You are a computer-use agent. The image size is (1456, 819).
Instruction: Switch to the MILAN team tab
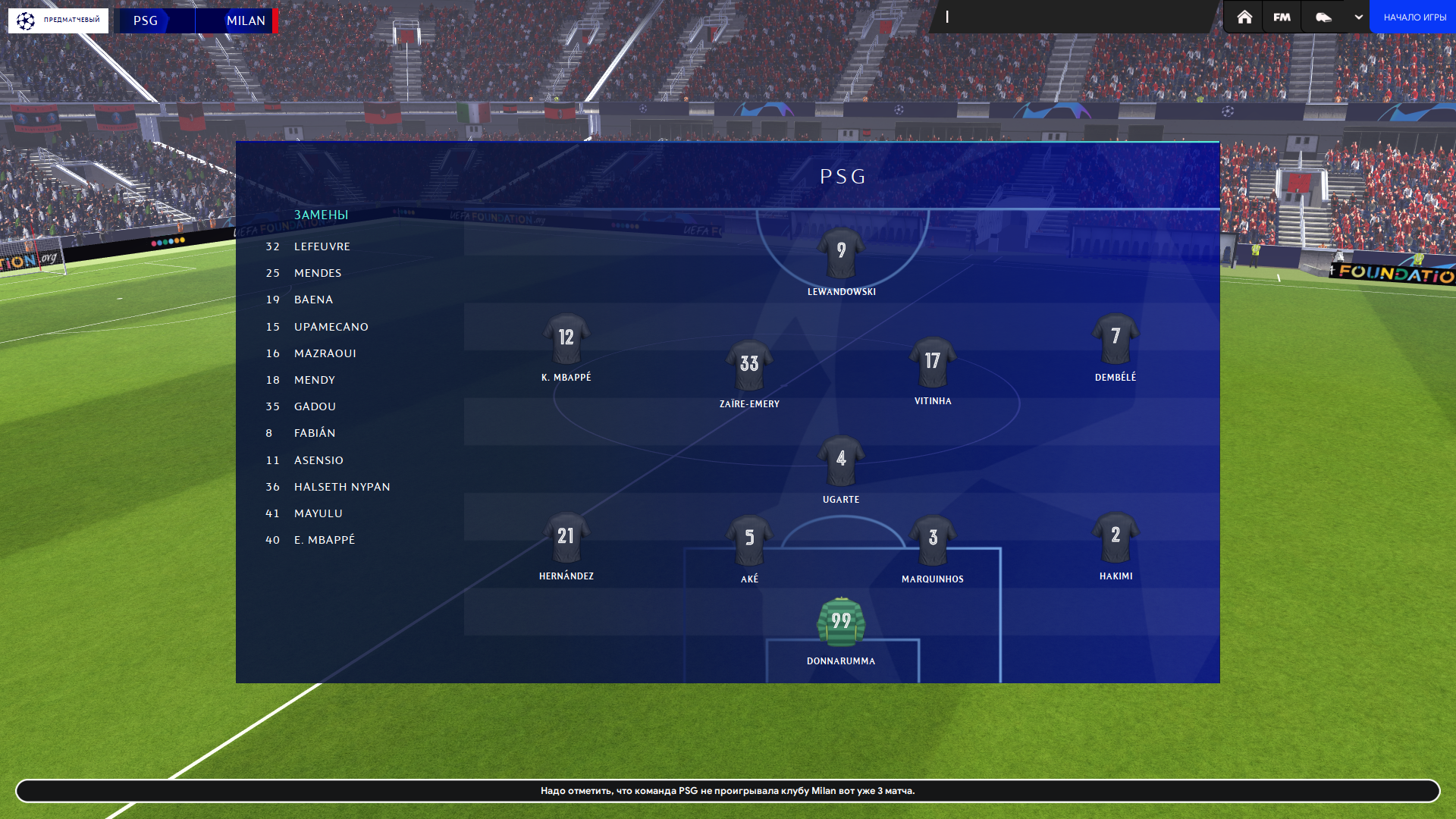coord(245,20)
